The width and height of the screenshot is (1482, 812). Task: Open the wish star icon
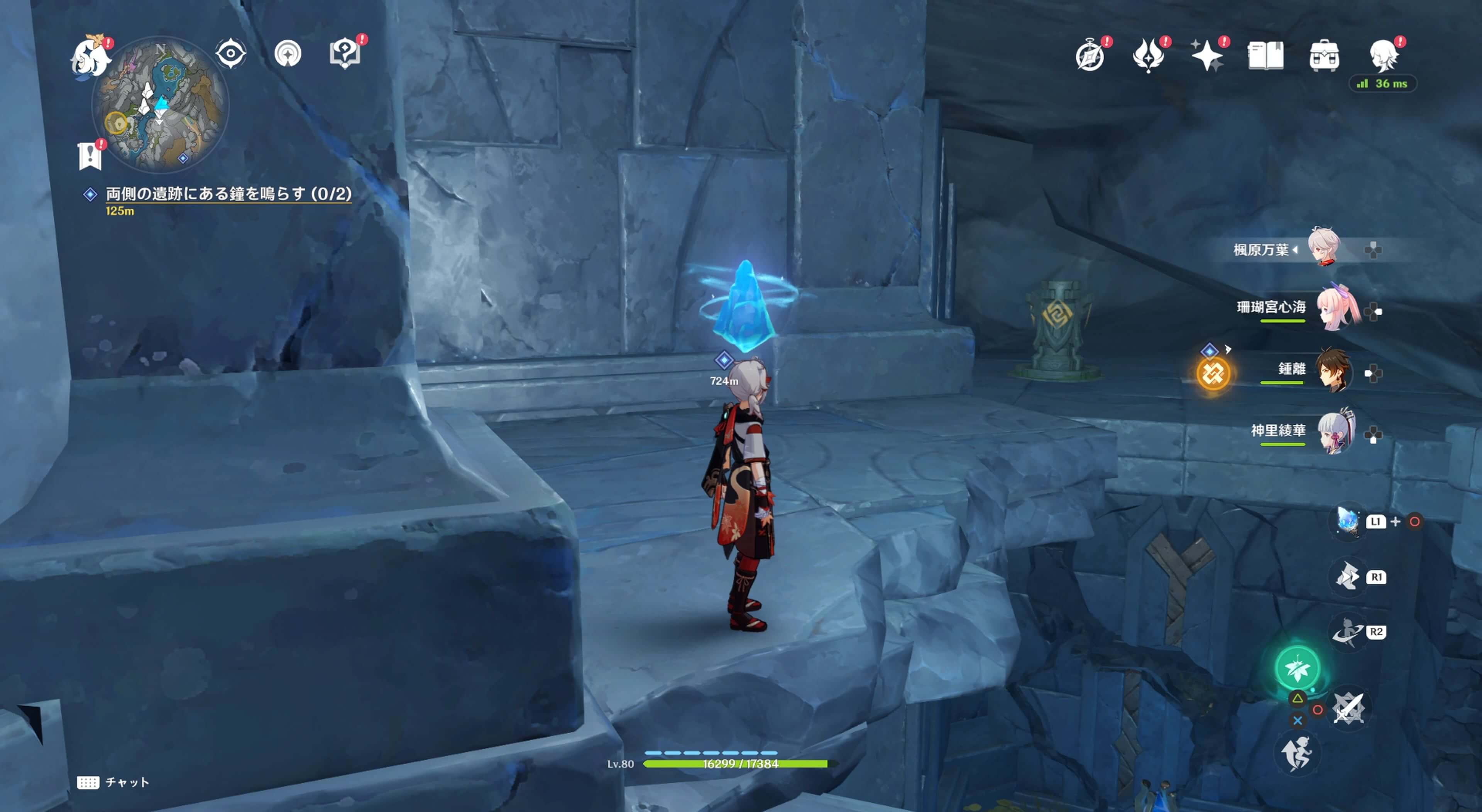(x=1206, y=56)
